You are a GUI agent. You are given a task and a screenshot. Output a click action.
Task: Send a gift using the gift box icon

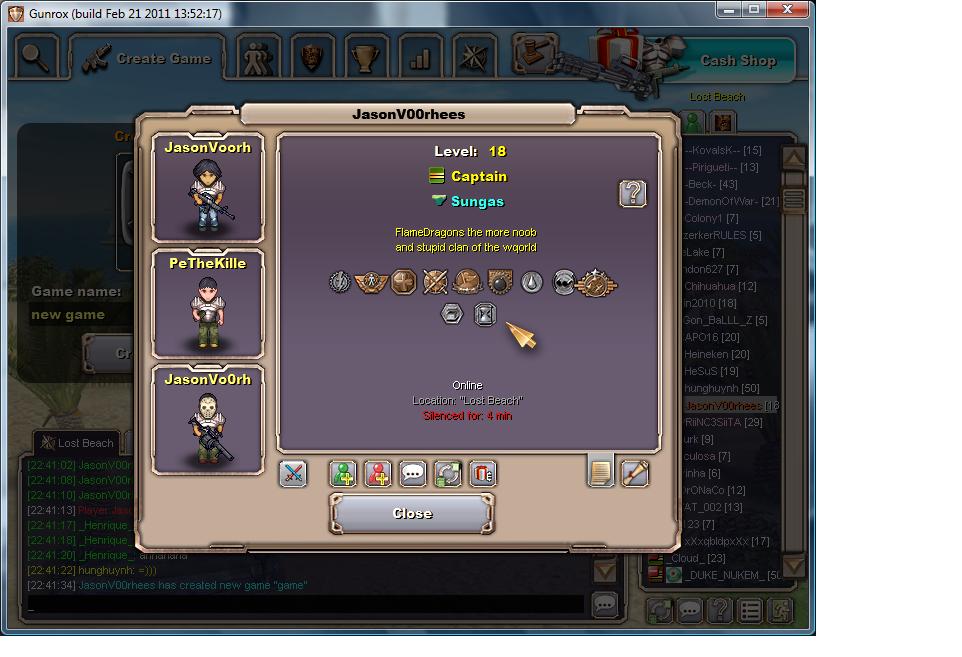[482, 473]
